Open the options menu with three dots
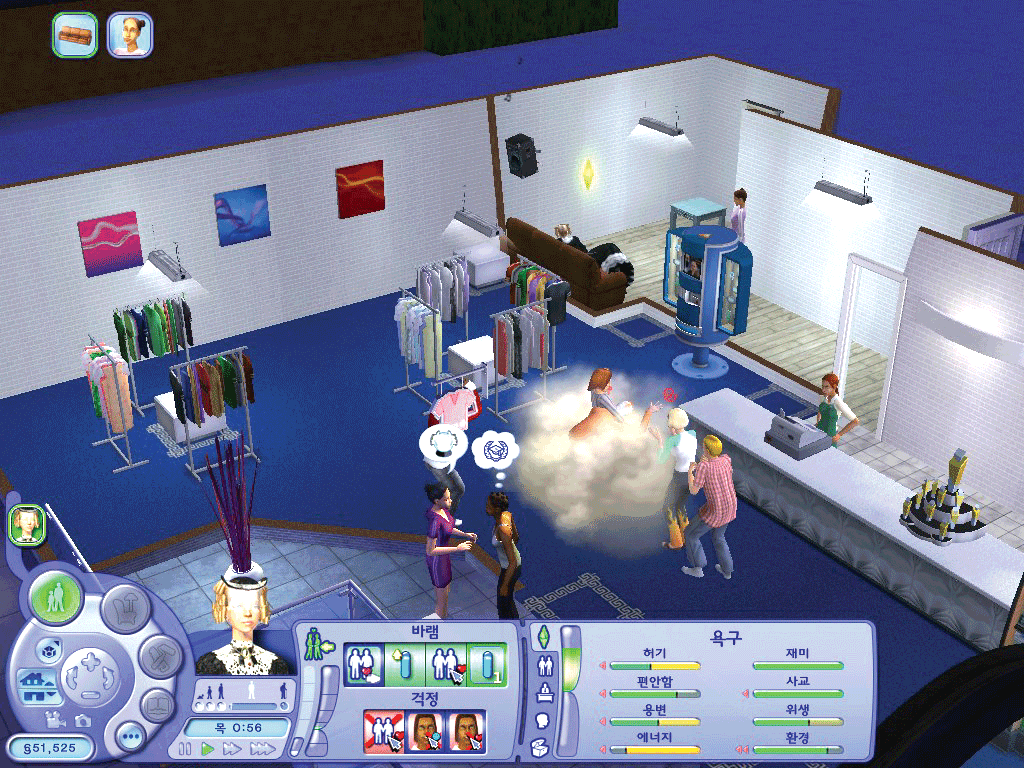This screenshot has width=1024, height=768. point(130,740)
